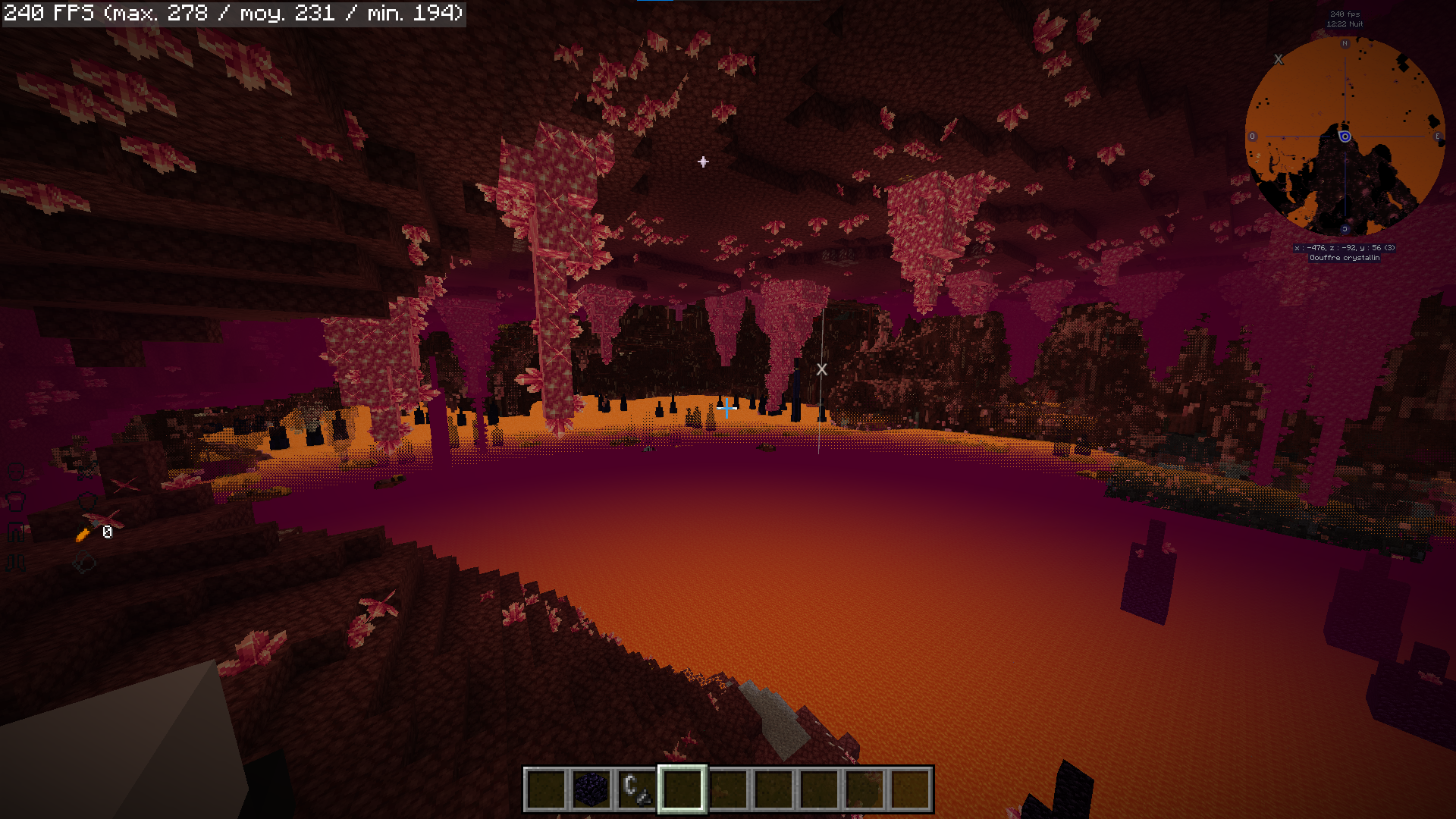
Task: Click the circular minimap
Action: [1345, 136]
